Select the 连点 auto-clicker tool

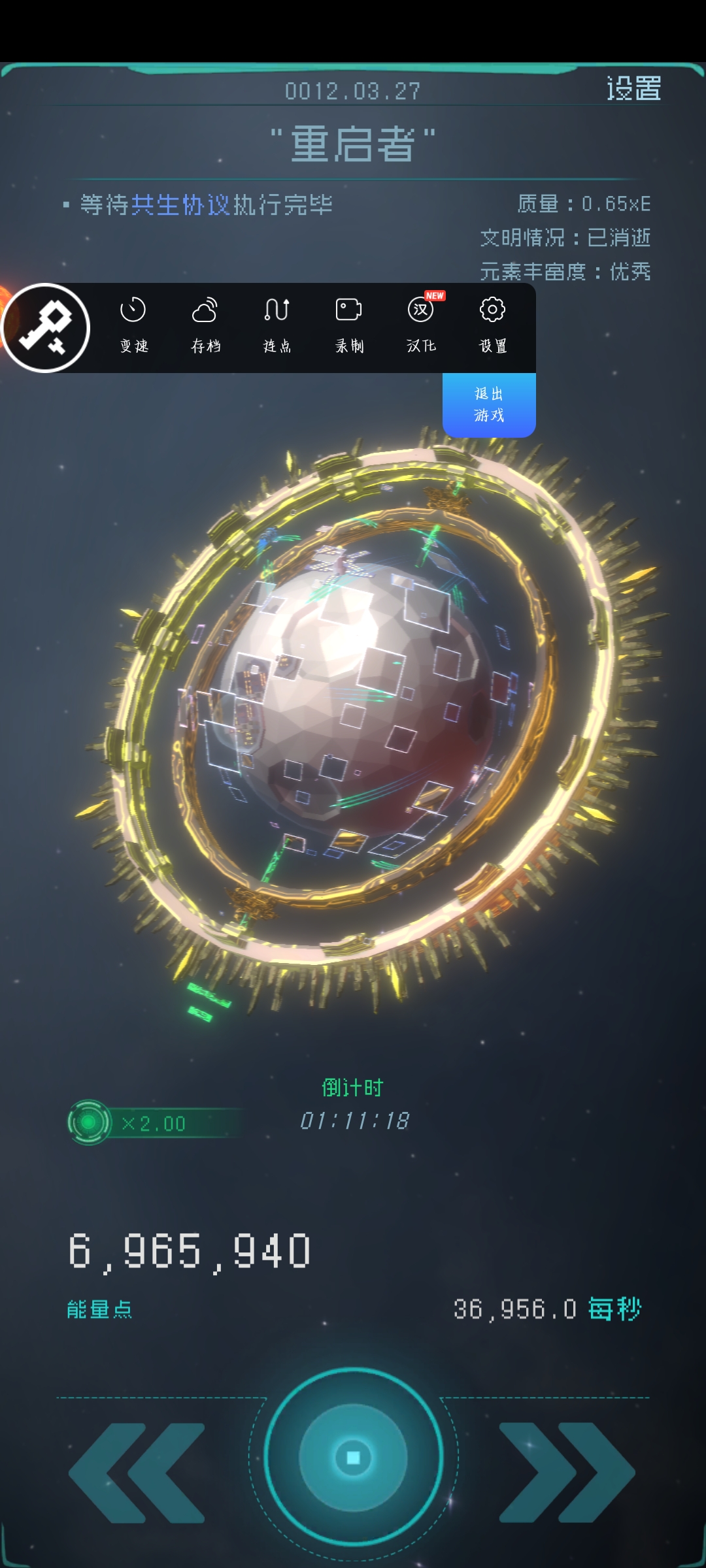277,325
